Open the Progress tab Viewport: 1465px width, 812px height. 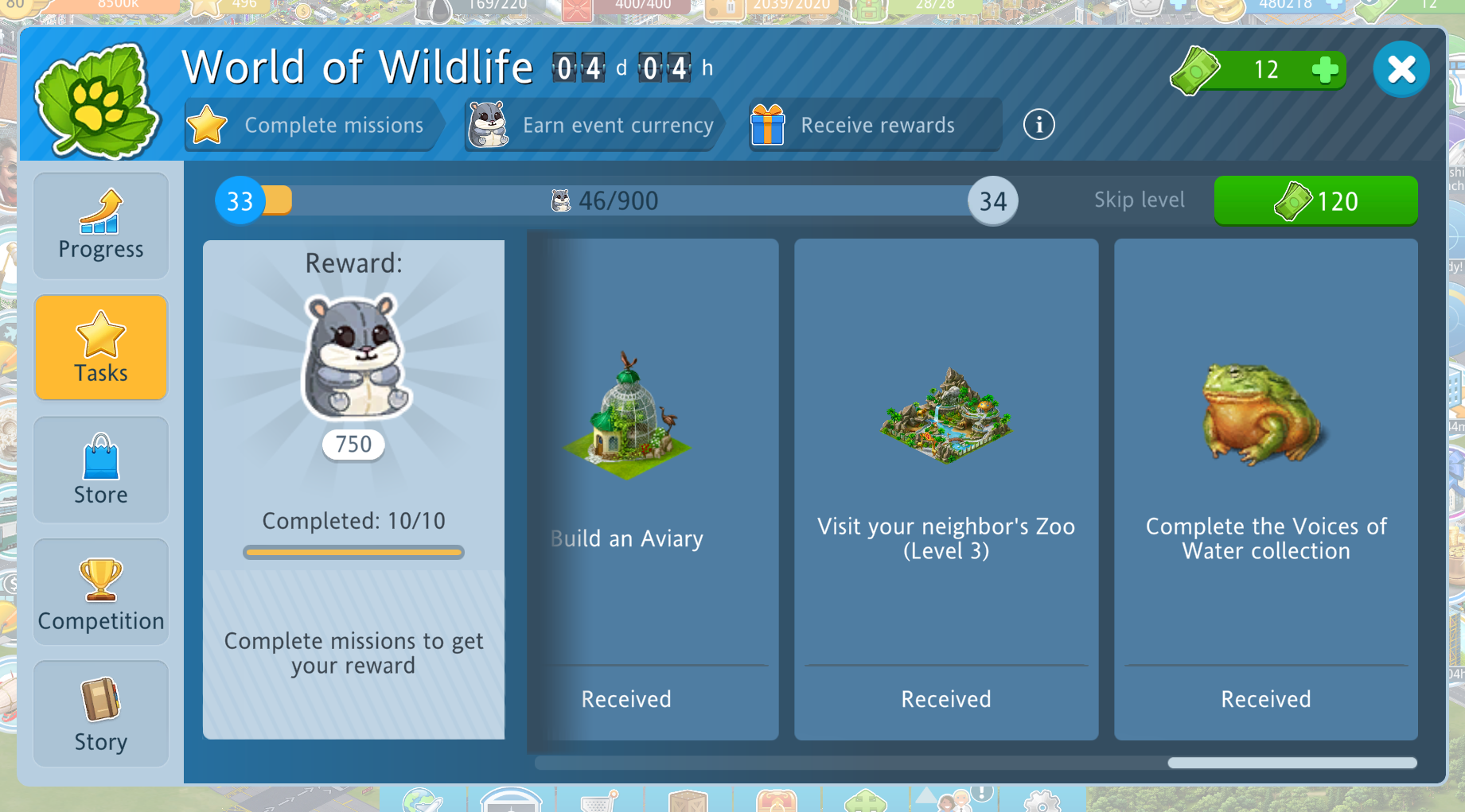pos(101,226)
